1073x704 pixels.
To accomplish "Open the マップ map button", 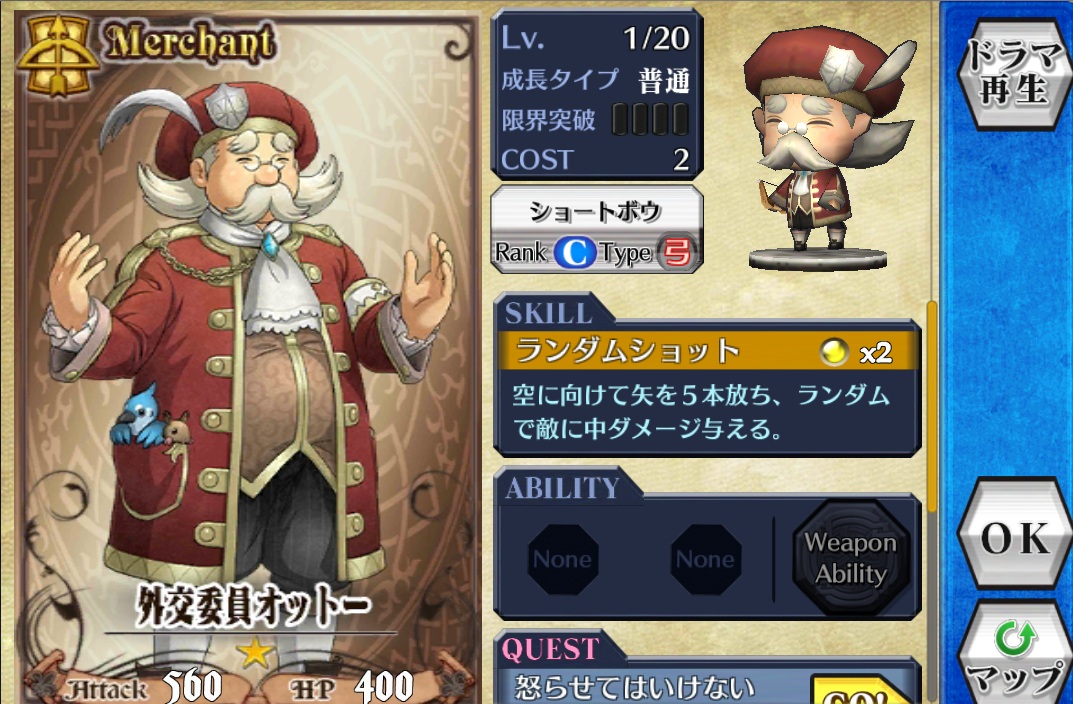I will pyautogui.click(x=1014, y=658).
